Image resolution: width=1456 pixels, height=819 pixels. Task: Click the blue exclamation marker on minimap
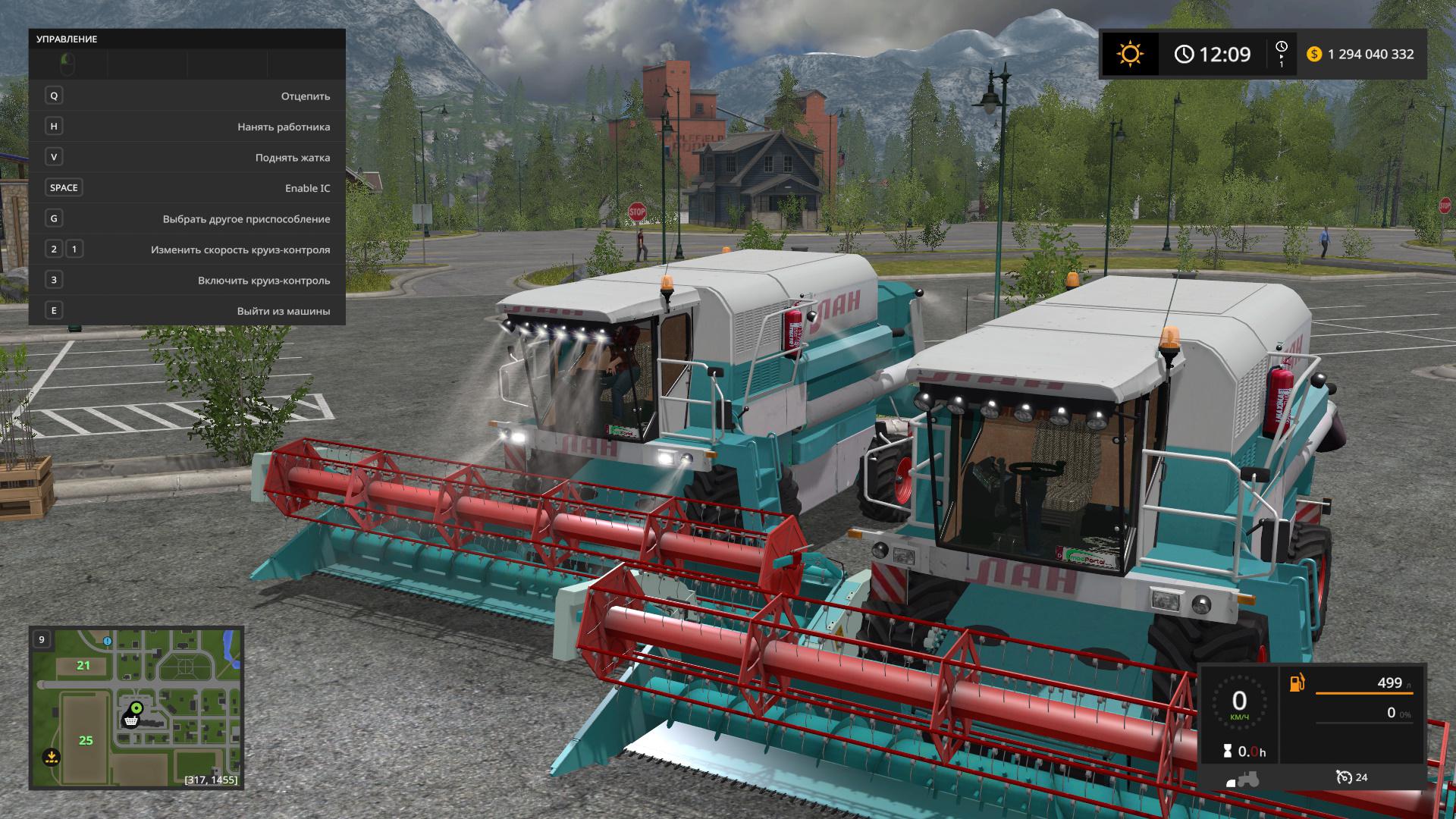tap(108, 642)
